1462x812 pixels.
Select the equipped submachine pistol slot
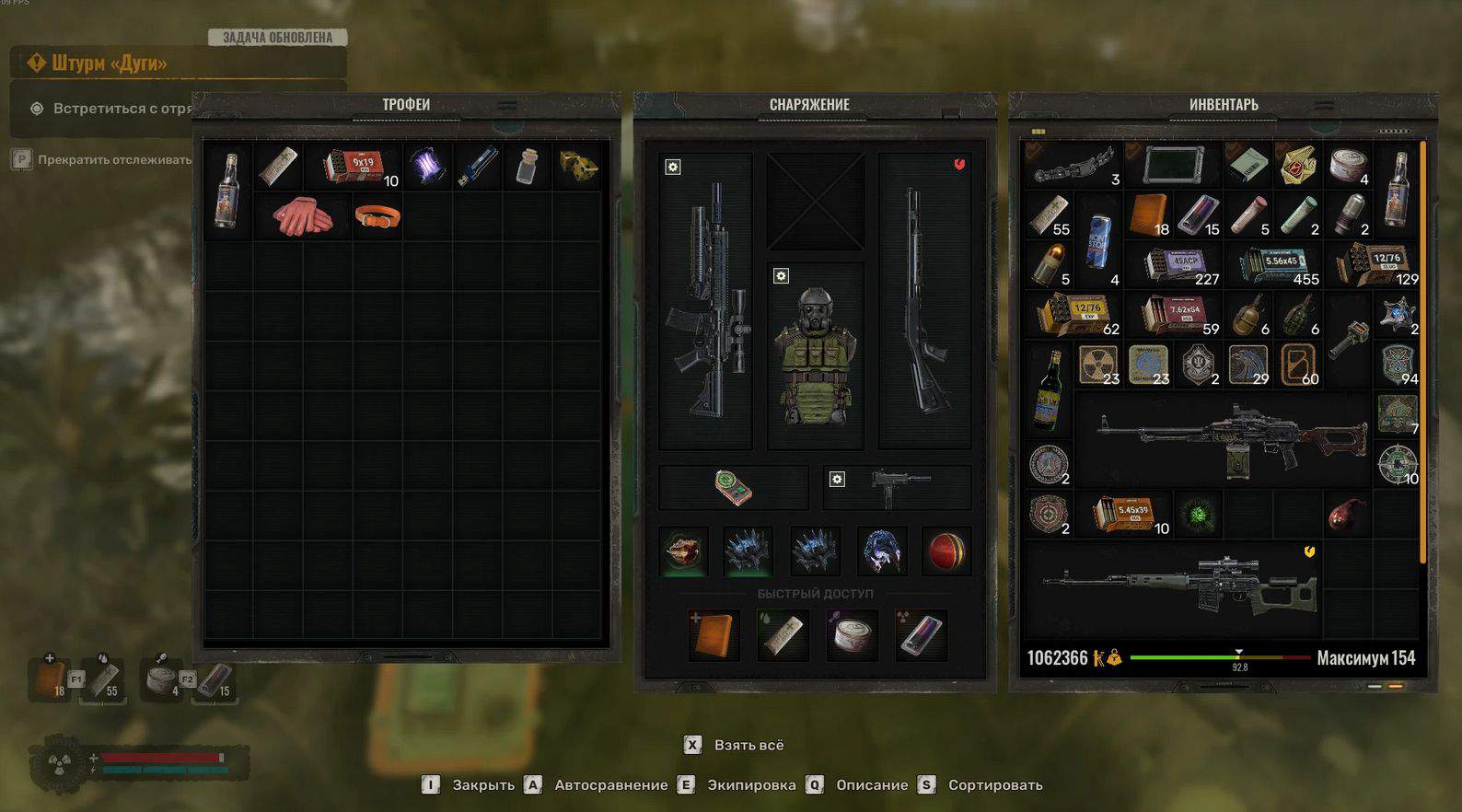(898, 487)
